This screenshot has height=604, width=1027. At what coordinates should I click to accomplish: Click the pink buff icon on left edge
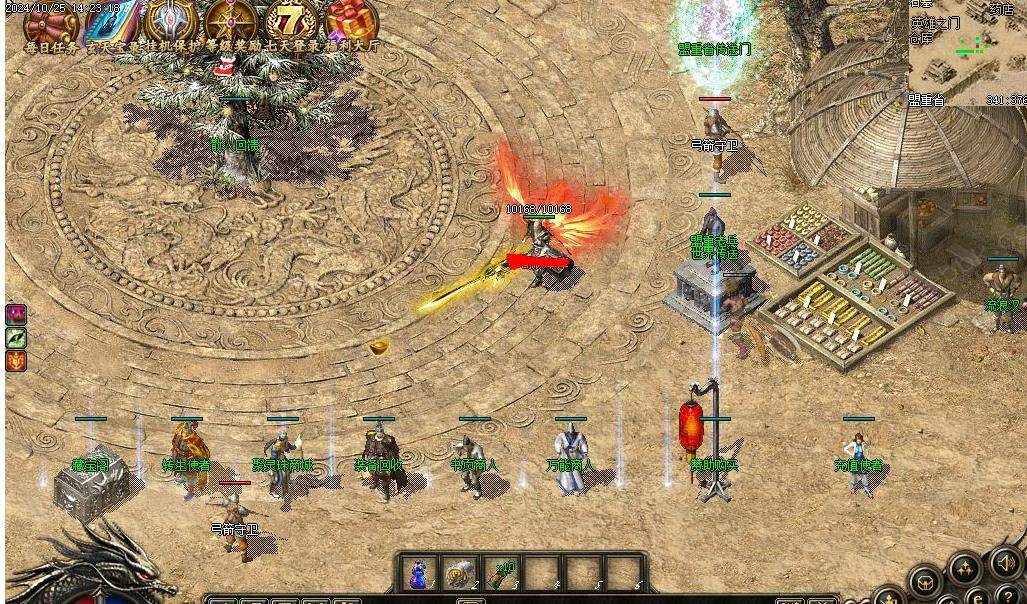(16, 314)
